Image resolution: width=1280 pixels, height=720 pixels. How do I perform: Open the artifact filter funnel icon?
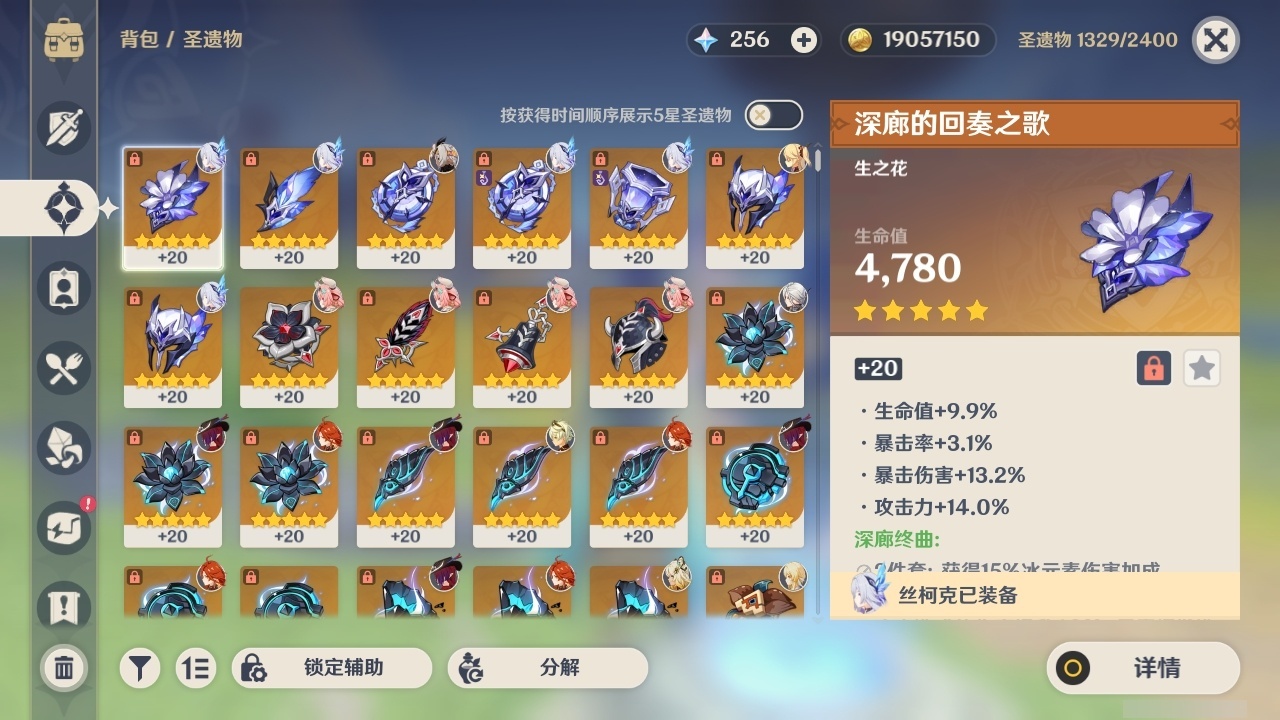pos(140,666)
